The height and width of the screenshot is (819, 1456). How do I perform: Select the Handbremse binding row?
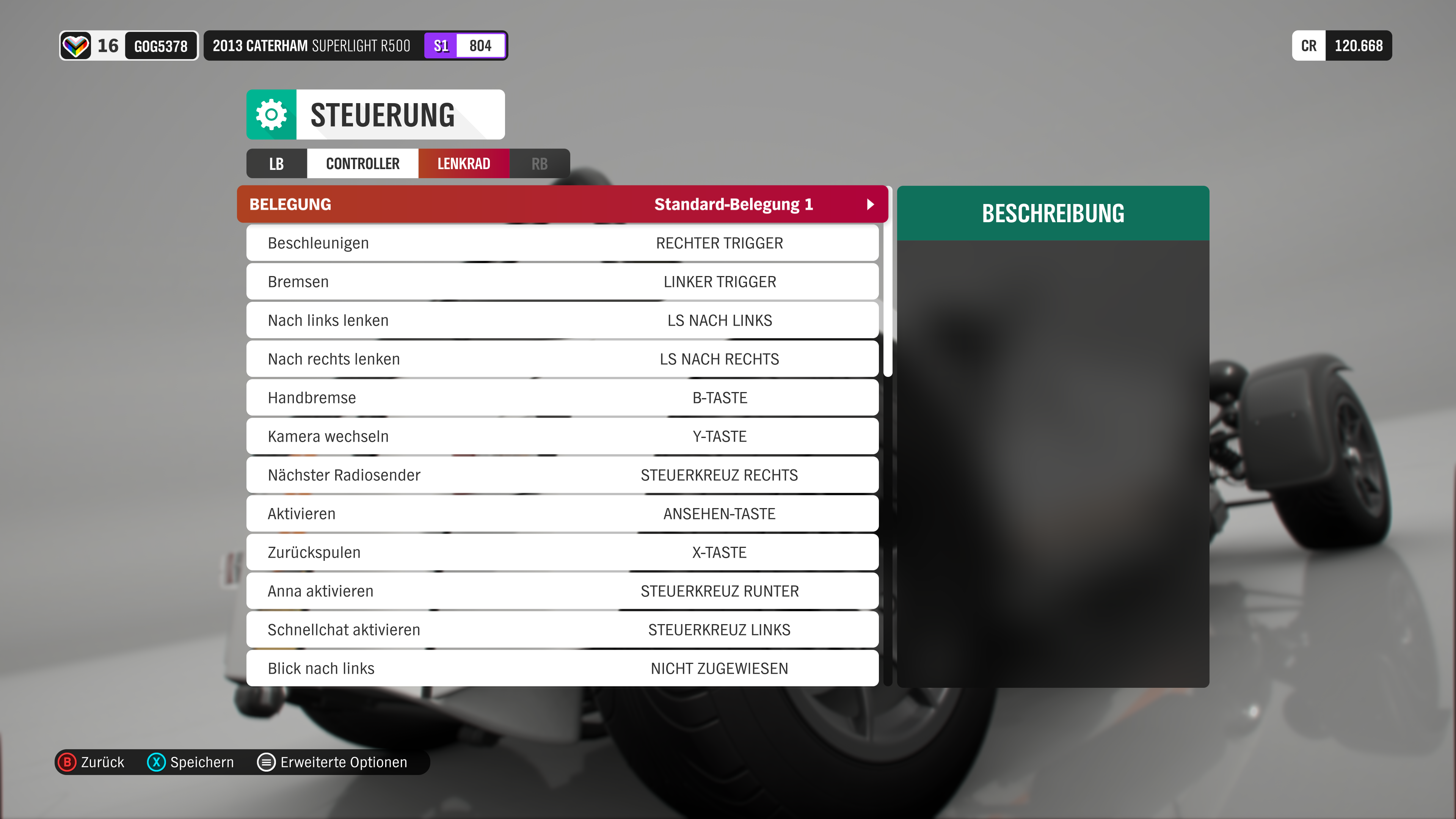coord(562,398)
